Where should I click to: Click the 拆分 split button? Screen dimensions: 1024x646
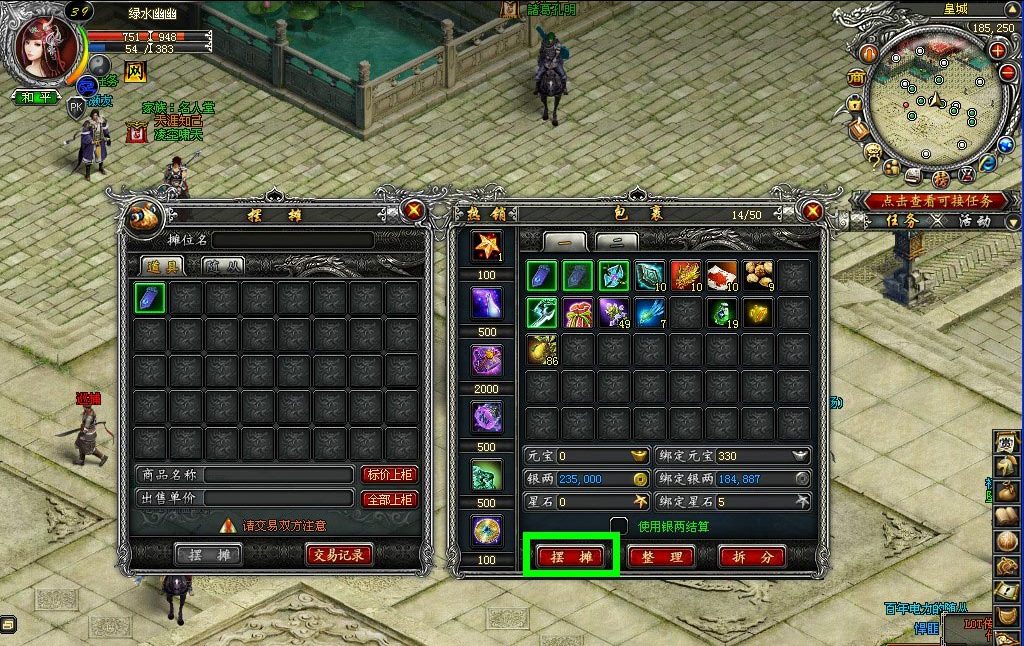pyautogui.click(x=751, y=556)
